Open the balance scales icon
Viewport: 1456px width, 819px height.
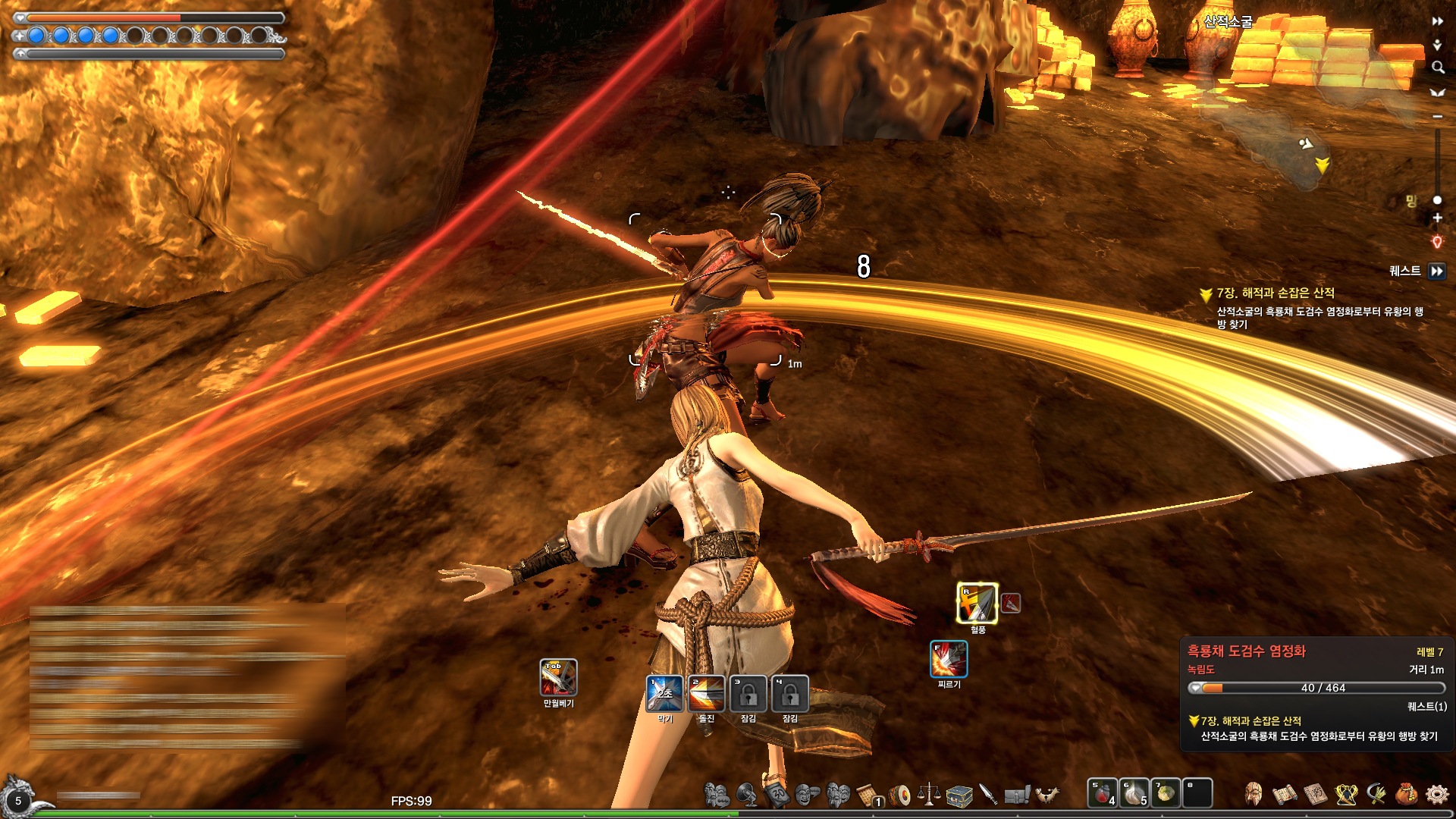point(929,794)
